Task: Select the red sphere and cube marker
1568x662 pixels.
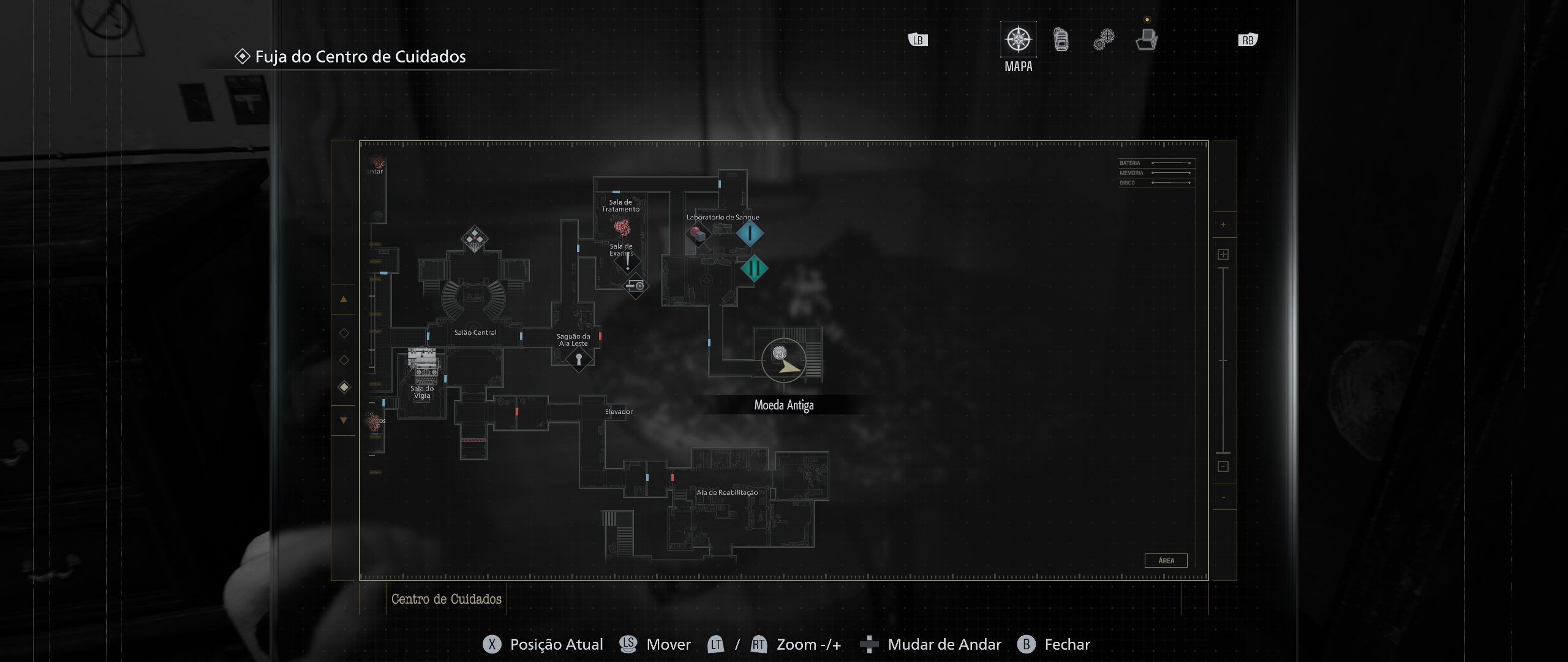Action: tap(697, 234)
